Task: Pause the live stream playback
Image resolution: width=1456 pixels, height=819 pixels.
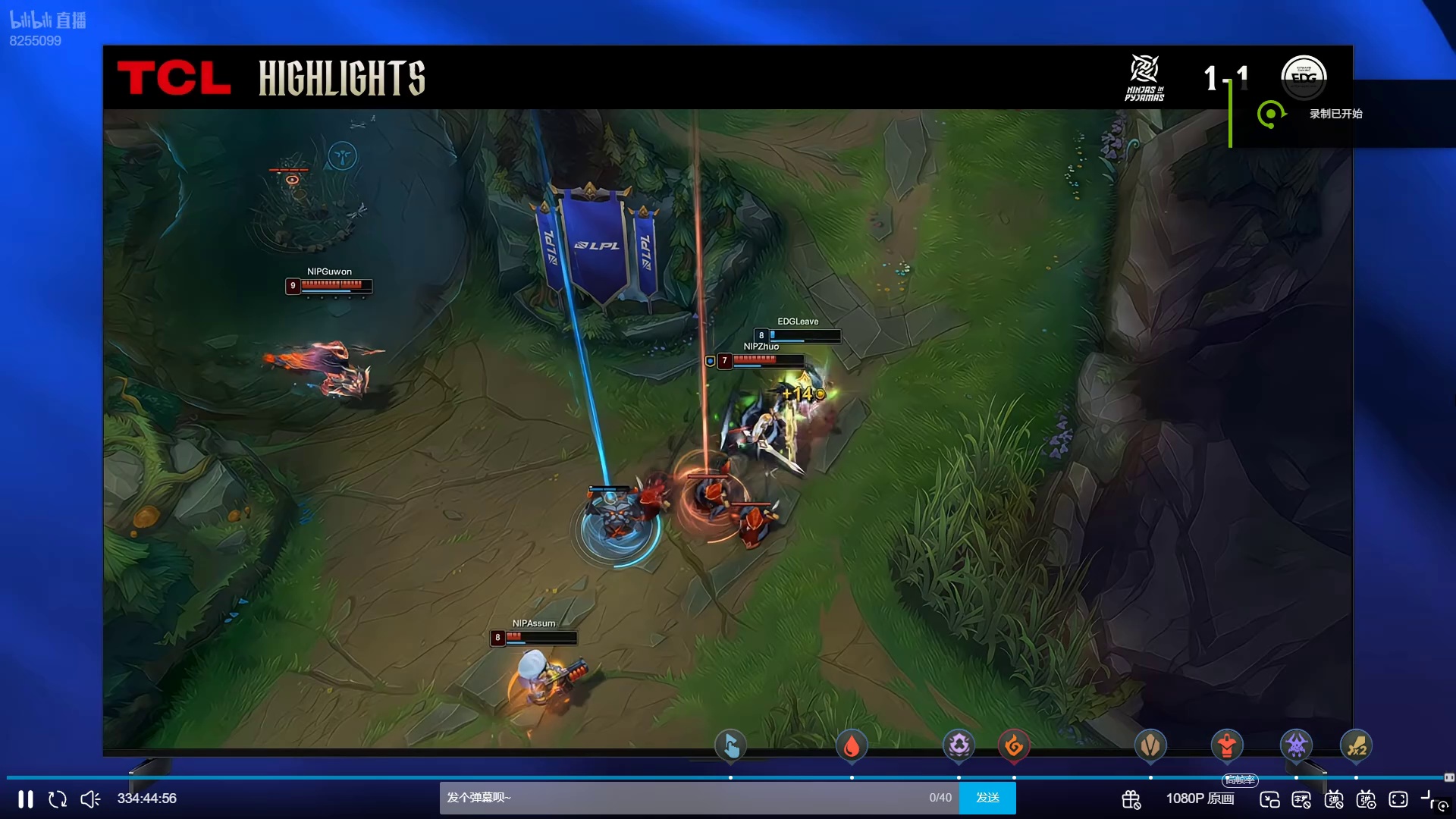Action: 26,799
